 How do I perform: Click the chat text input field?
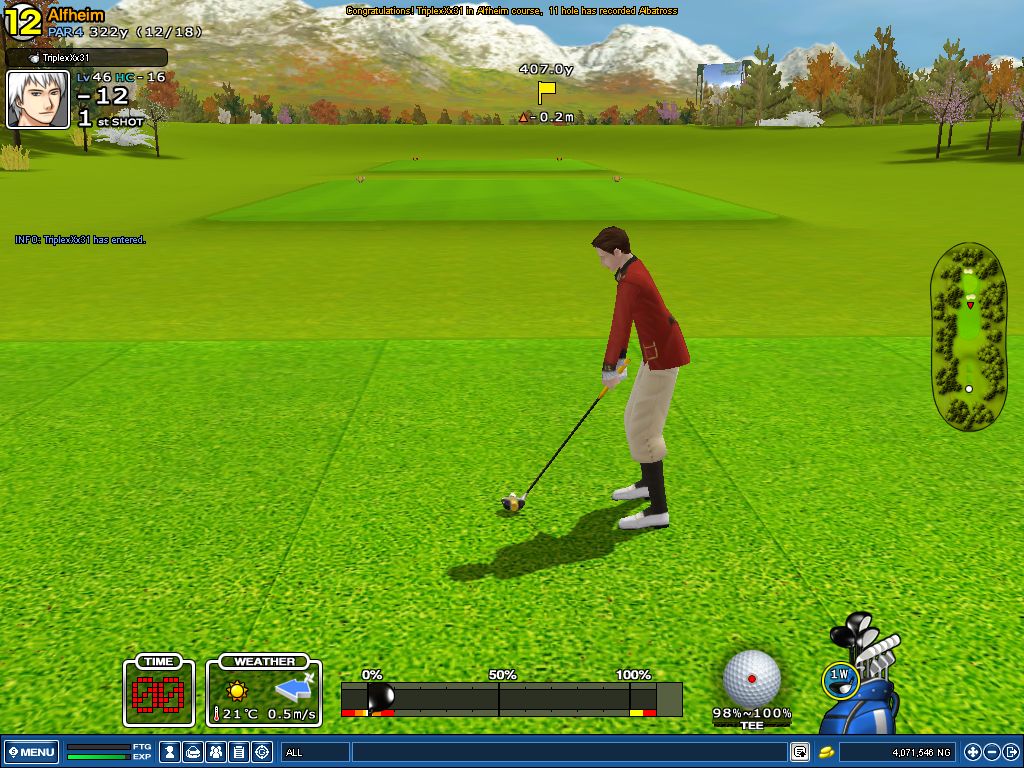[x=568, y=751]
